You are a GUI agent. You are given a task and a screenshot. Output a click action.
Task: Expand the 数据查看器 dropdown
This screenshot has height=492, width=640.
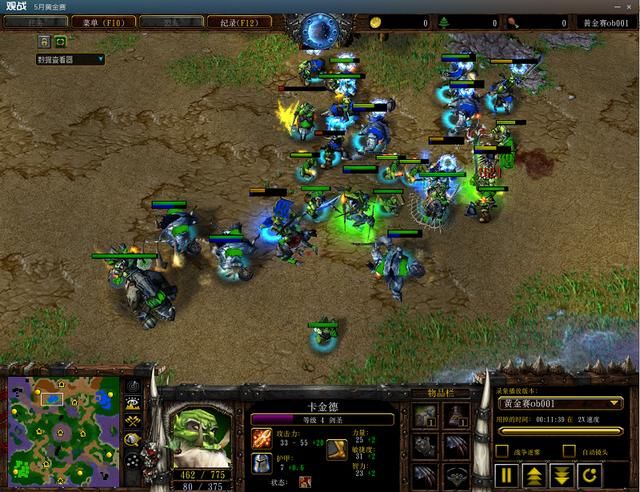pyautogui.click(x=70, y=60)
